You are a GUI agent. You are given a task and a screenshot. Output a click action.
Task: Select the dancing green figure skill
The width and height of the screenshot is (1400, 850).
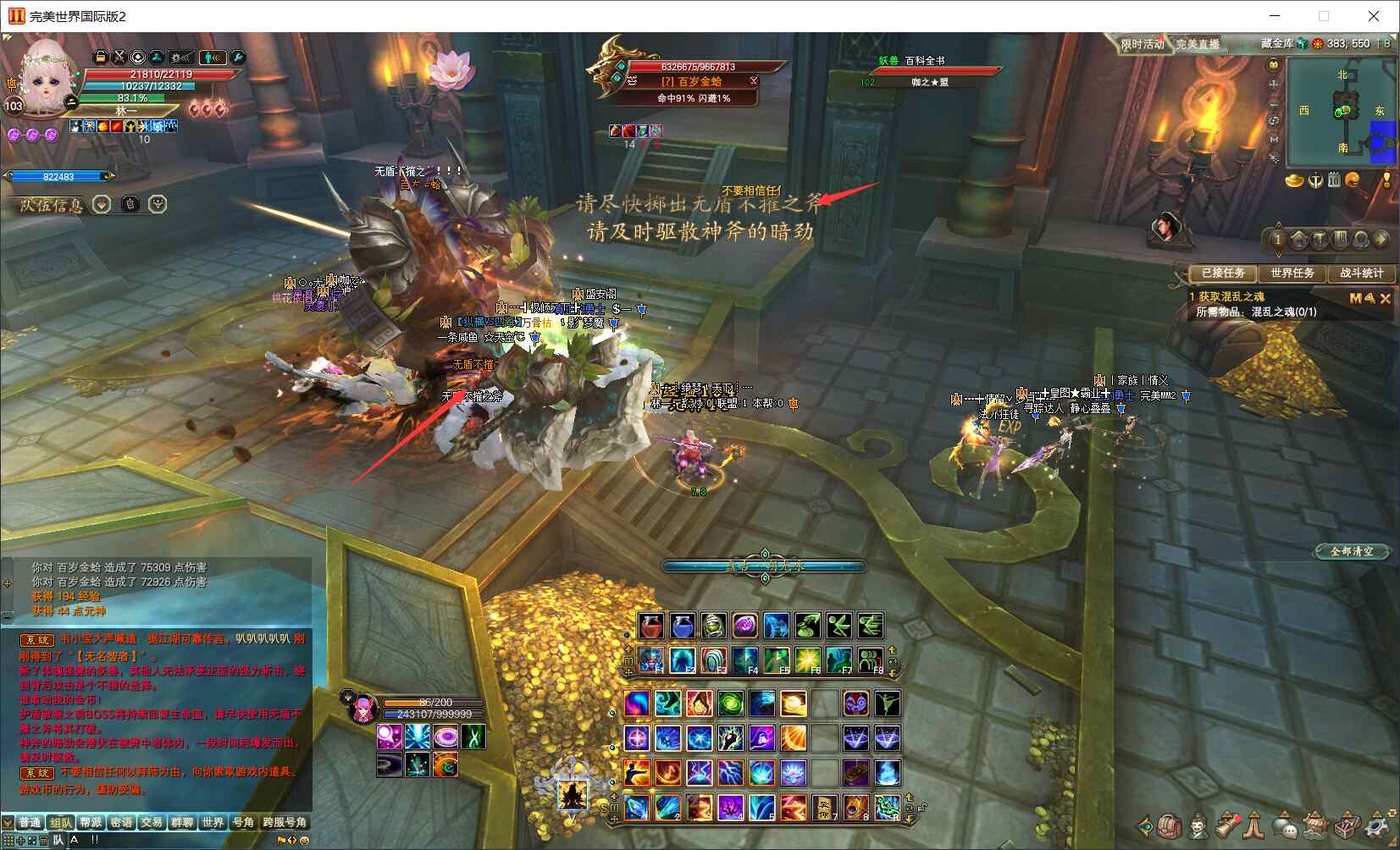click(887, 704)
